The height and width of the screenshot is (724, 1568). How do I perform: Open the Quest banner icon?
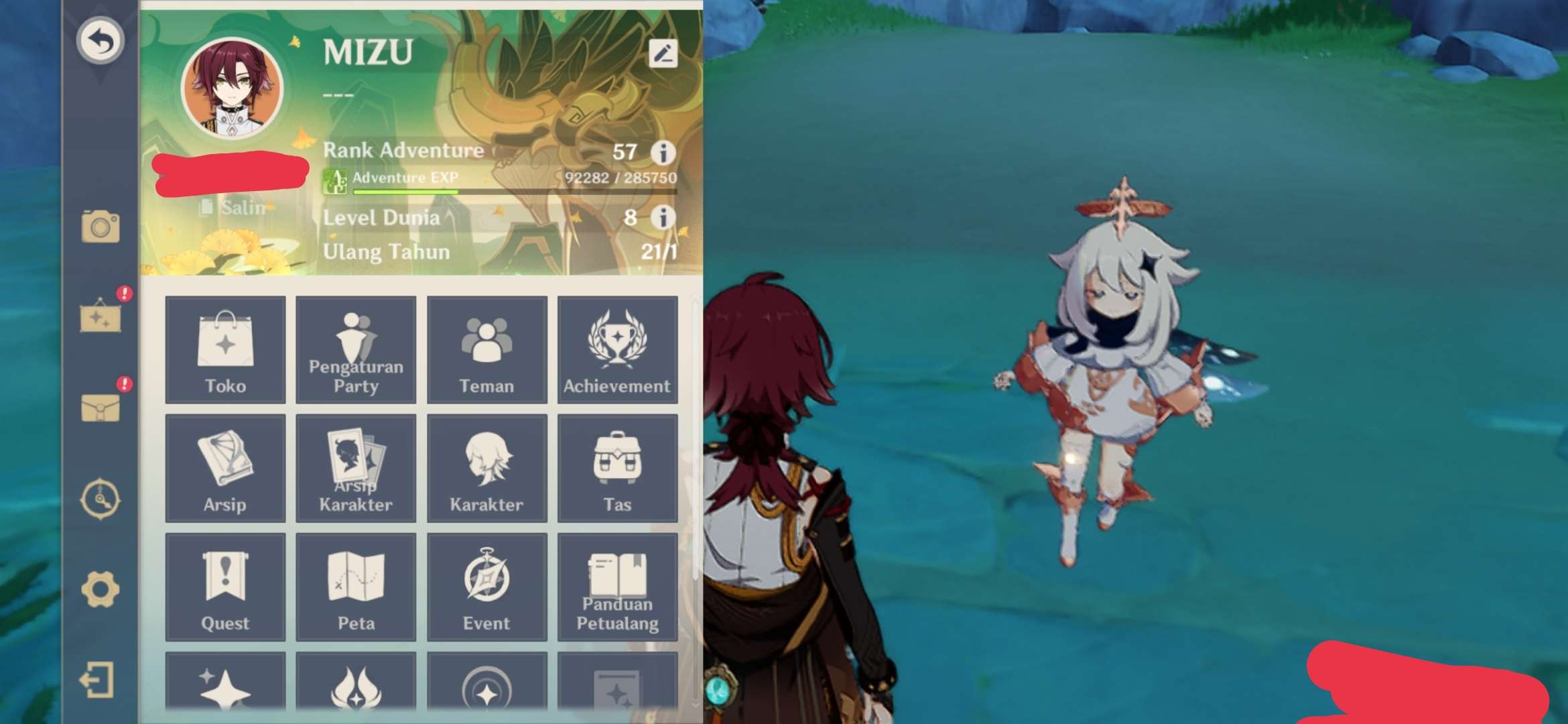coord(225,585)
